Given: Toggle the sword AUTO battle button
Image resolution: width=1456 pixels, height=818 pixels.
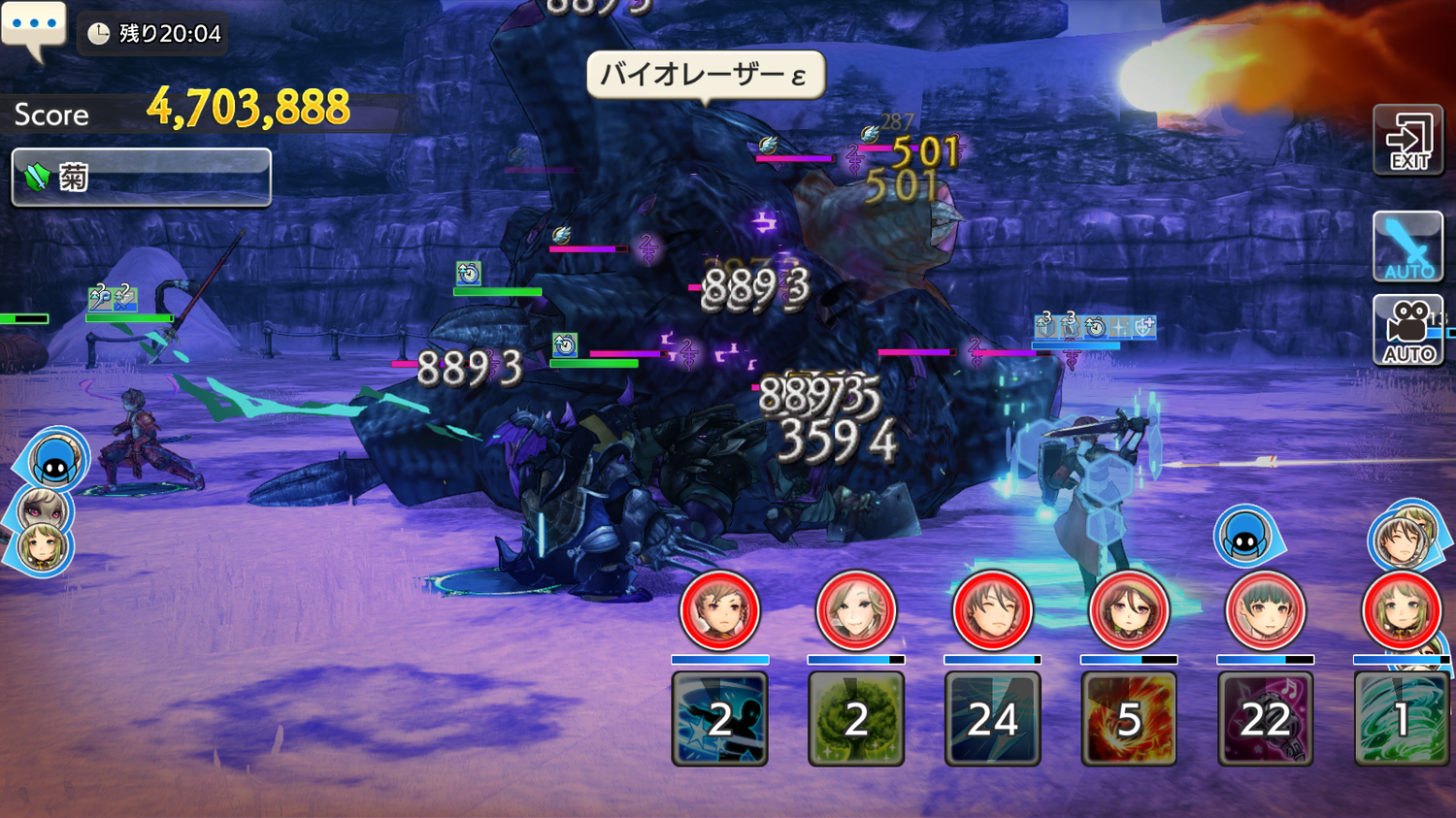Looking at the screenshot, I should point(1408,247).
